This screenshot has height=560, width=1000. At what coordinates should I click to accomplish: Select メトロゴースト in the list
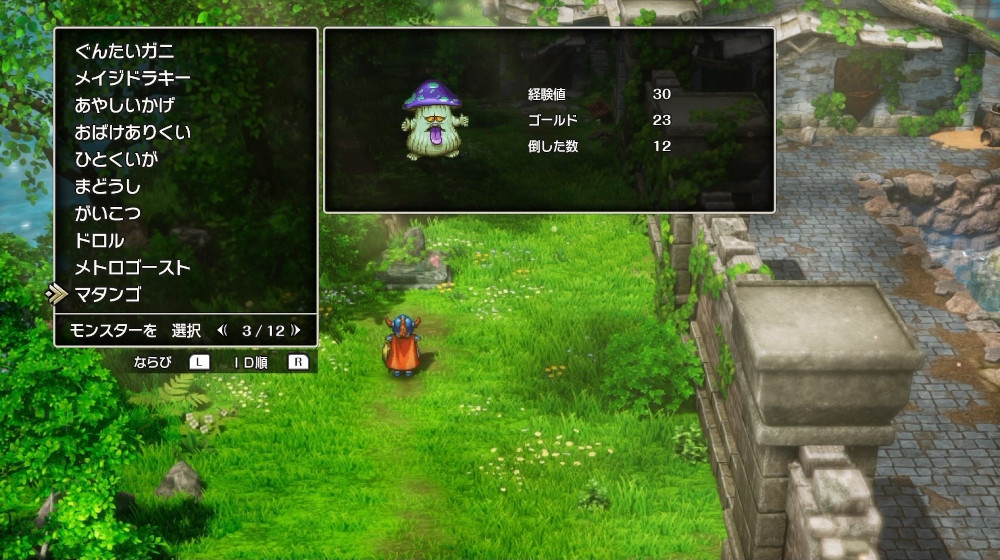(132, 267)
